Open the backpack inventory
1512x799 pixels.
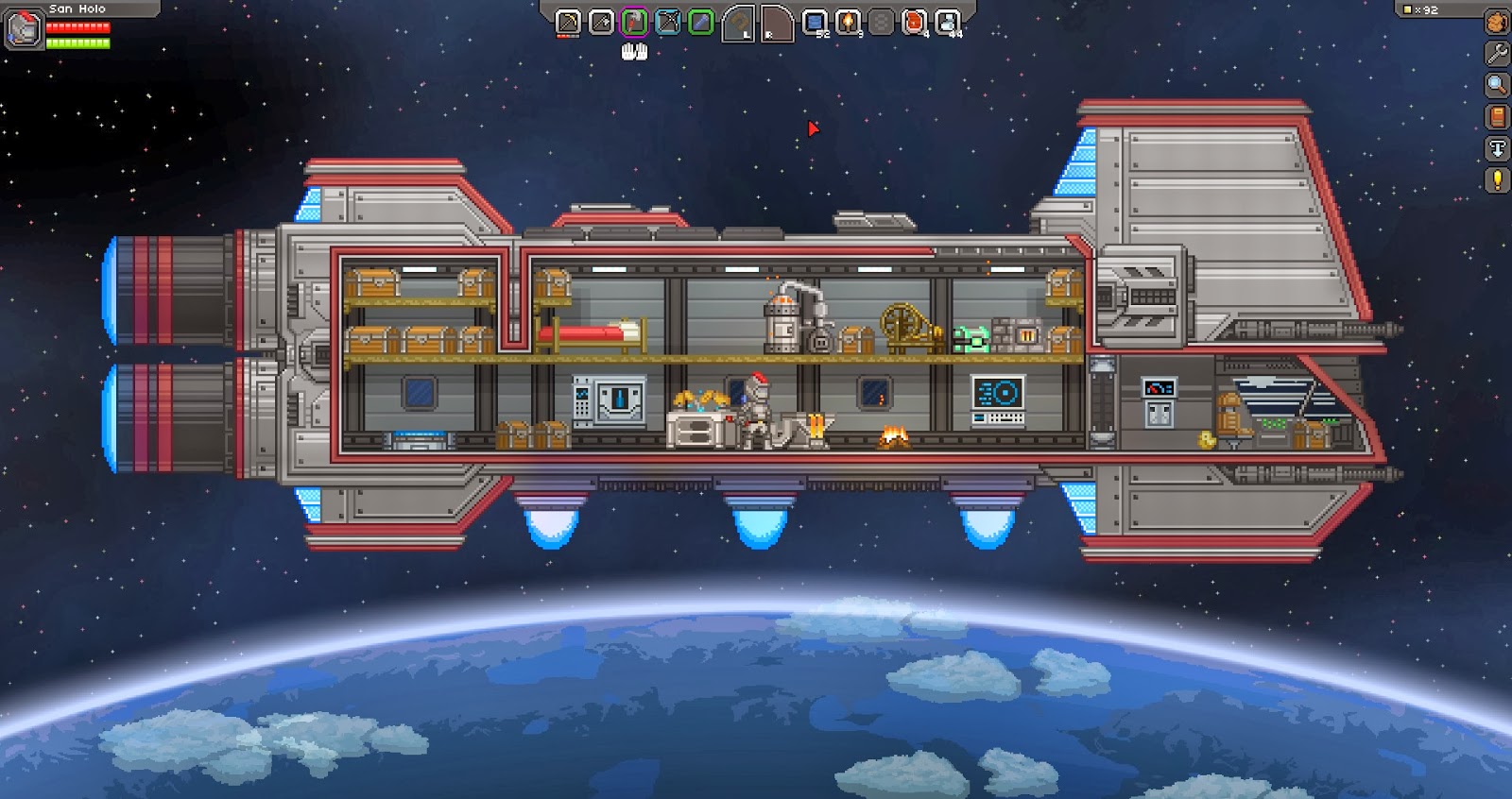point(1497,22)
